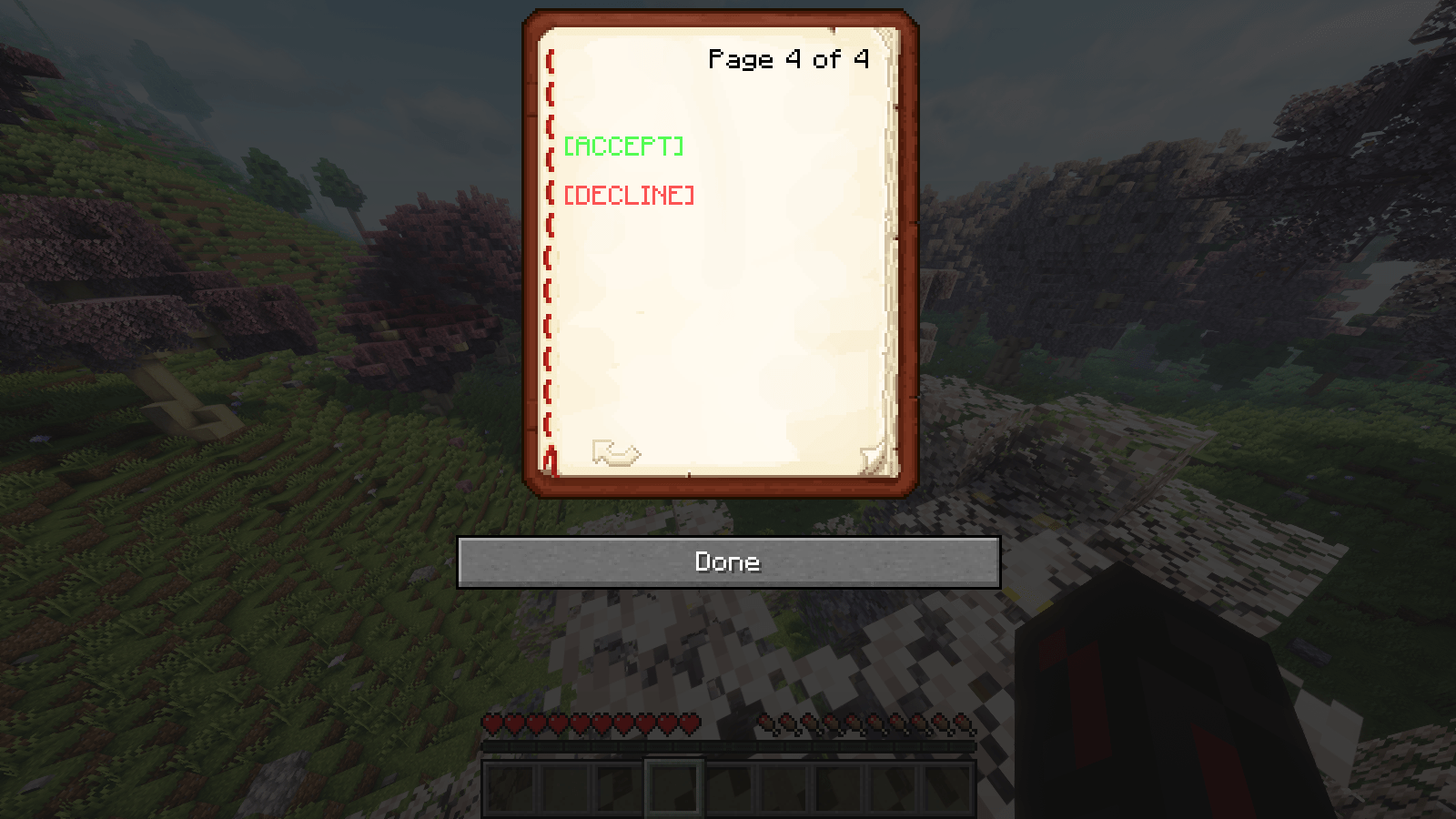Screen dimensions: 1456x819
Task: Click the first drumstick in the hunger bar
Action: point(767,723)
